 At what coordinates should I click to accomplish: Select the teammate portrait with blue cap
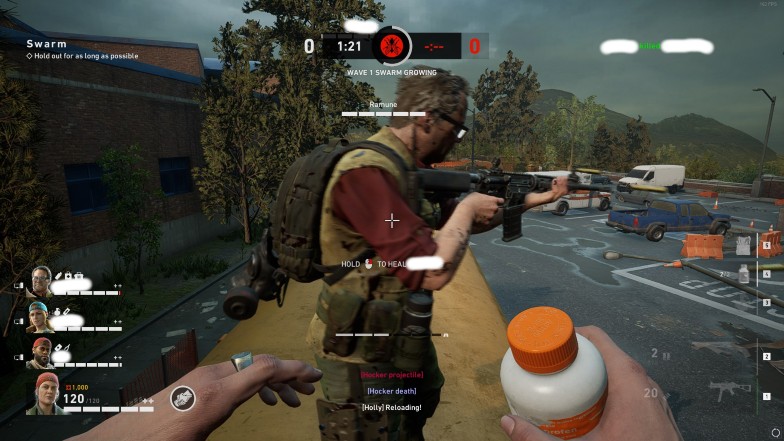(41, 318)
